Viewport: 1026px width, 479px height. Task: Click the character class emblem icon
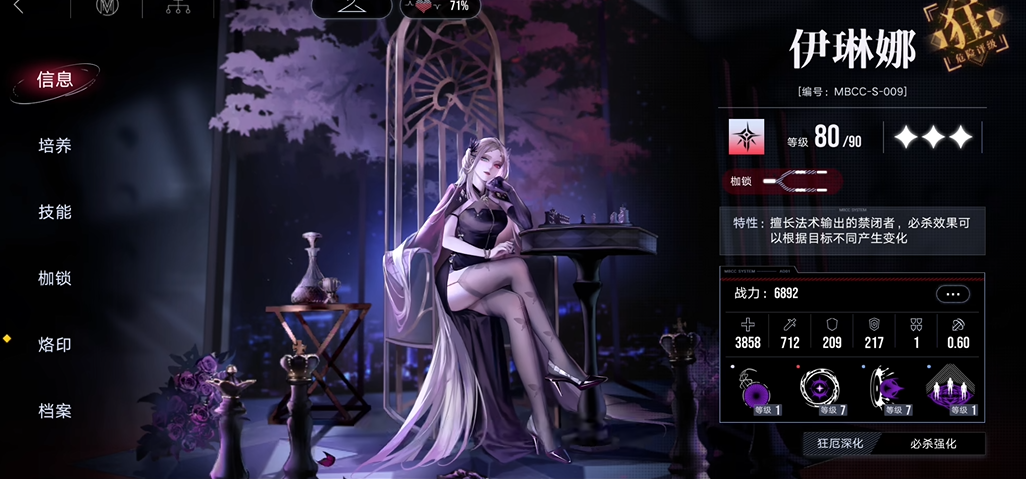(x=746, y=137)
